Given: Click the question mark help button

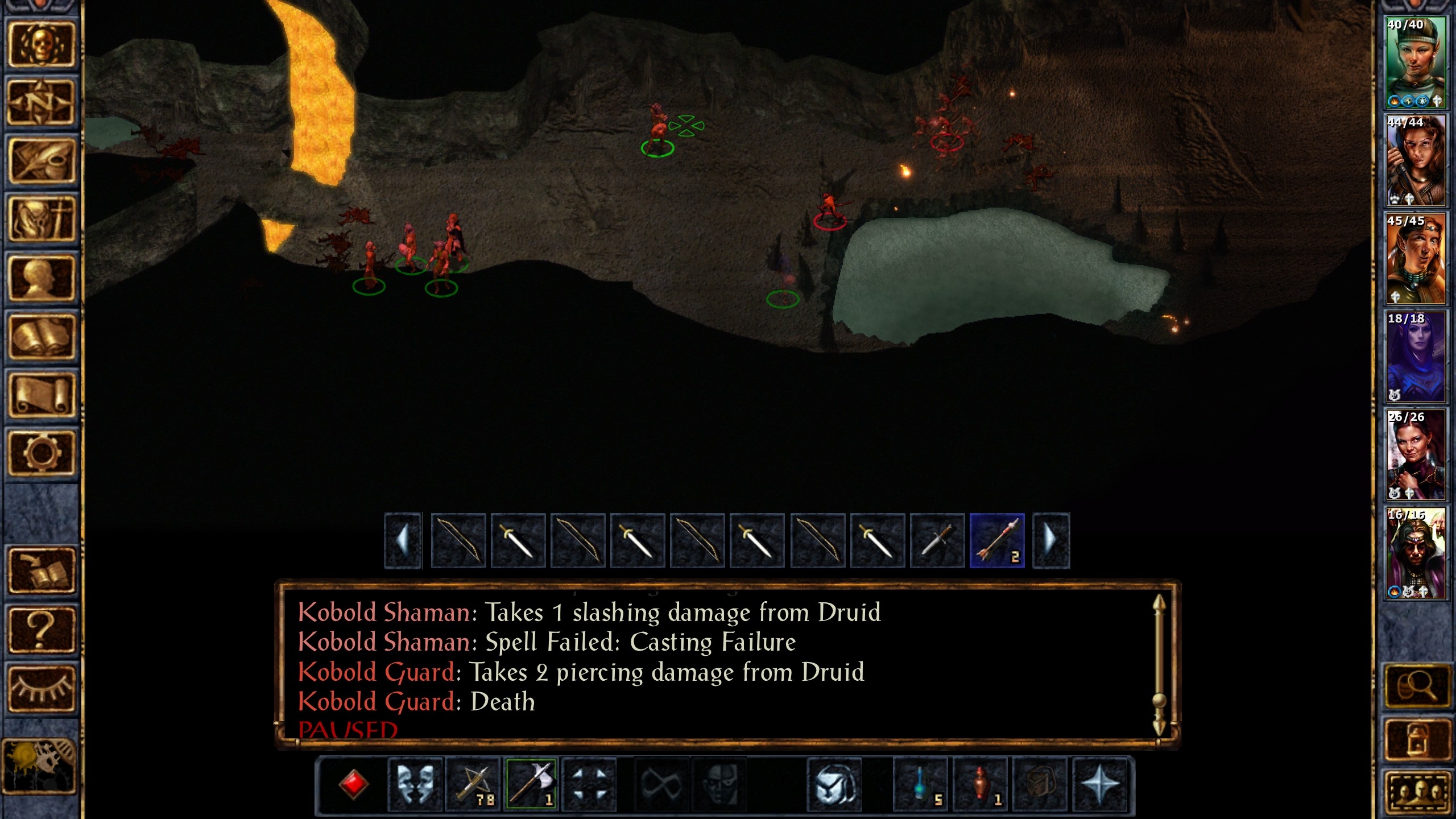Looking at the screenshot, I should (x=41, y=629).
